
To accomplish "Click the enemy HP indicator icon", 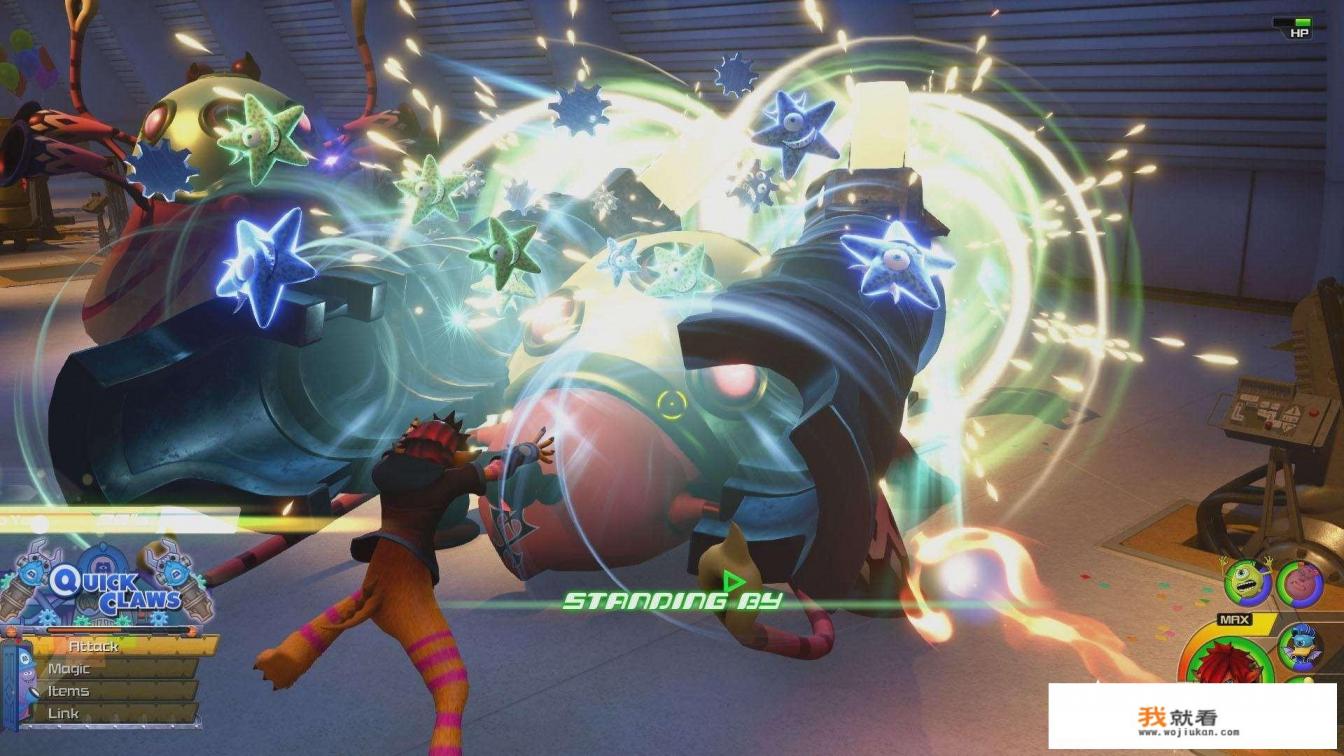I will pyautogui.click(x=1298, y=27).
